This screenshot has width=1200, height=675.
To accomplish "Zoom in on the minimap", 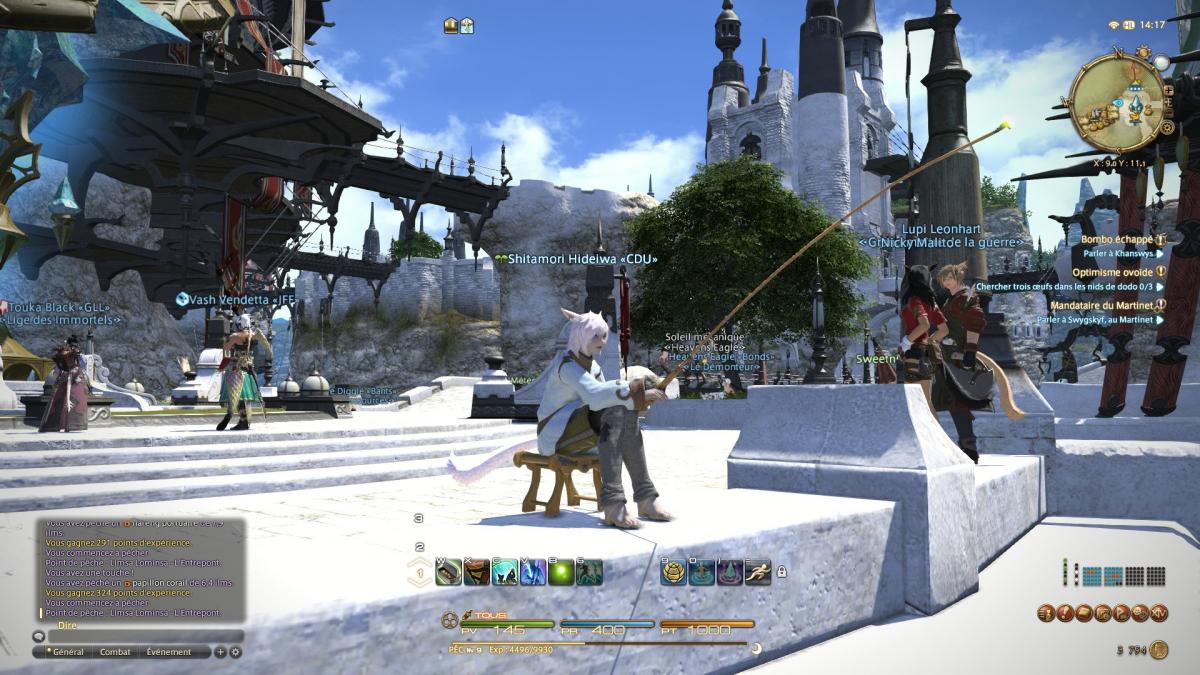I will point(1167,89).
